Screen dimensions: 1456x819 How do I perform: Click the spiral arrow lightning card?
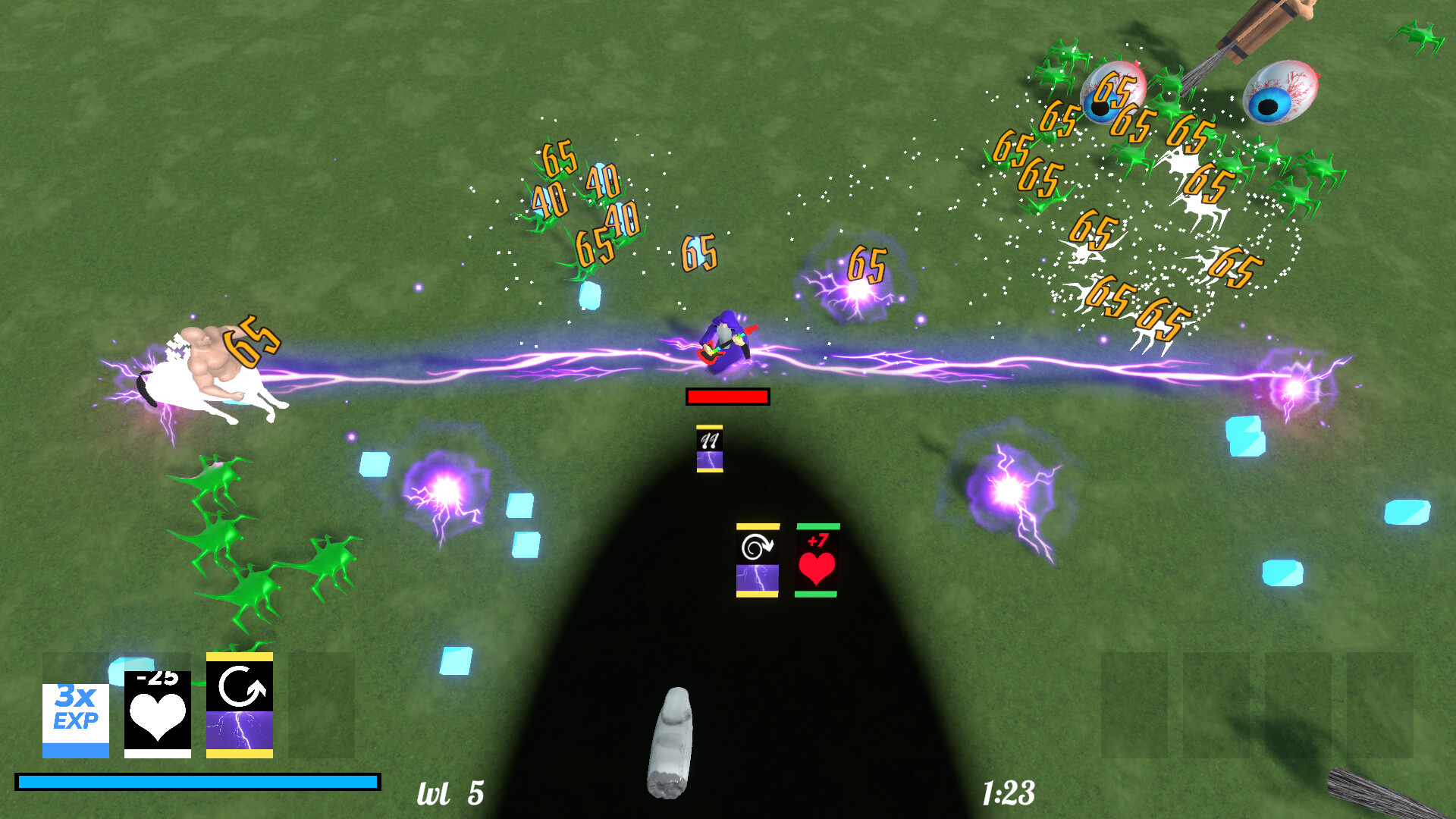756,561
